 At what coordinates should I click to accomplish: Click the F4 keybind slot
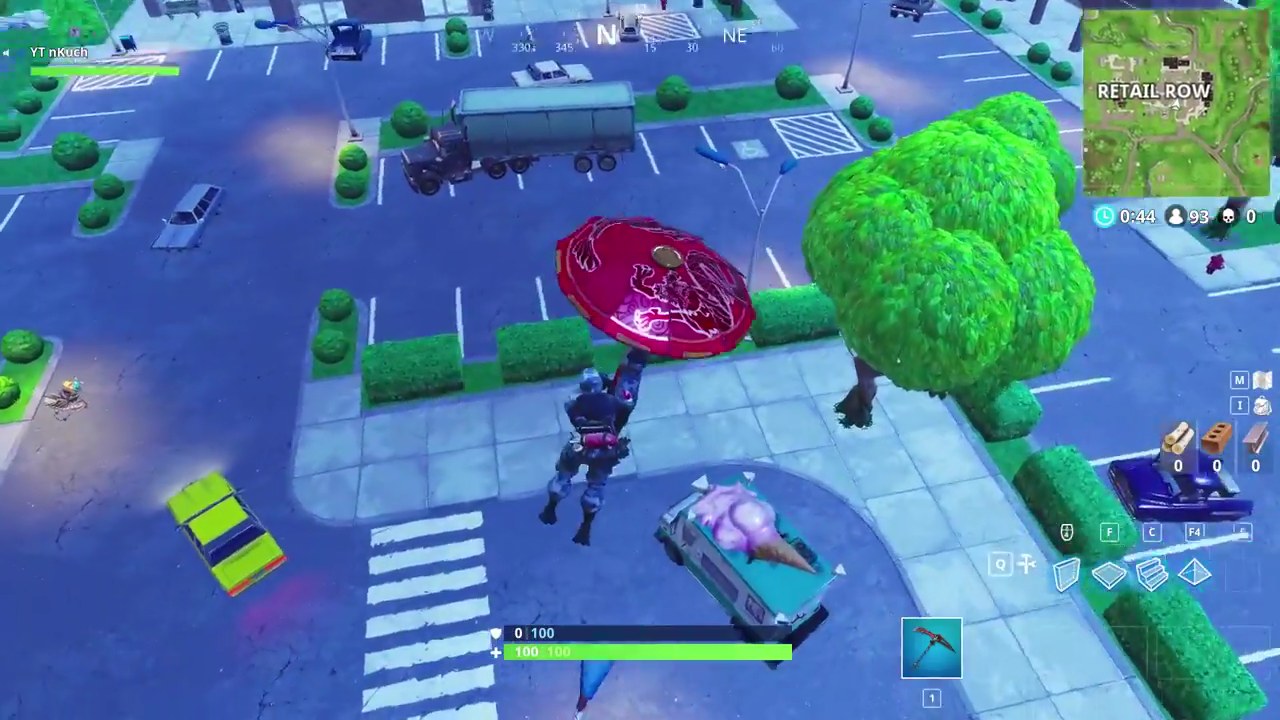tap(1194, 532)
